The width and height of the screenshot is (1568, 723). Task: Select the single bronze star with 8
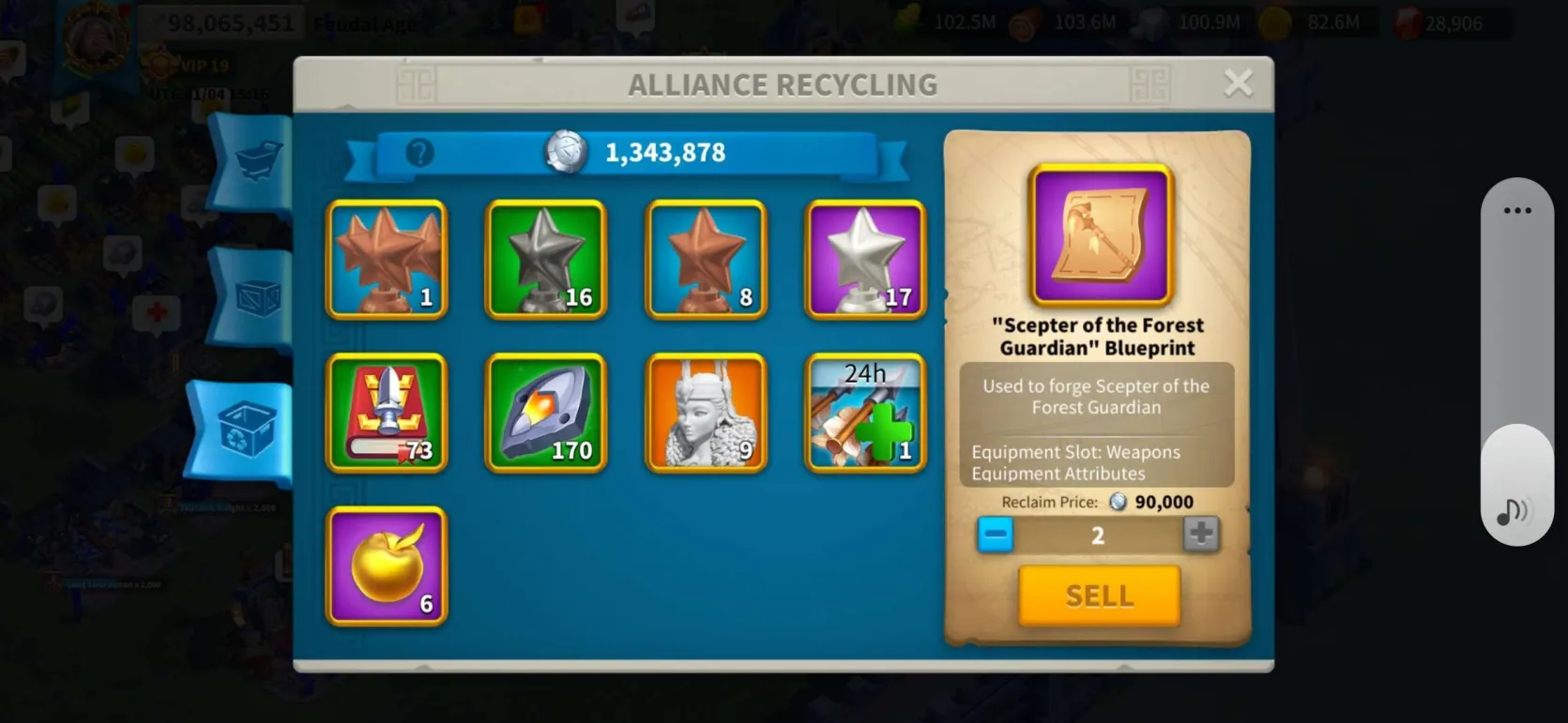point(706,260)
